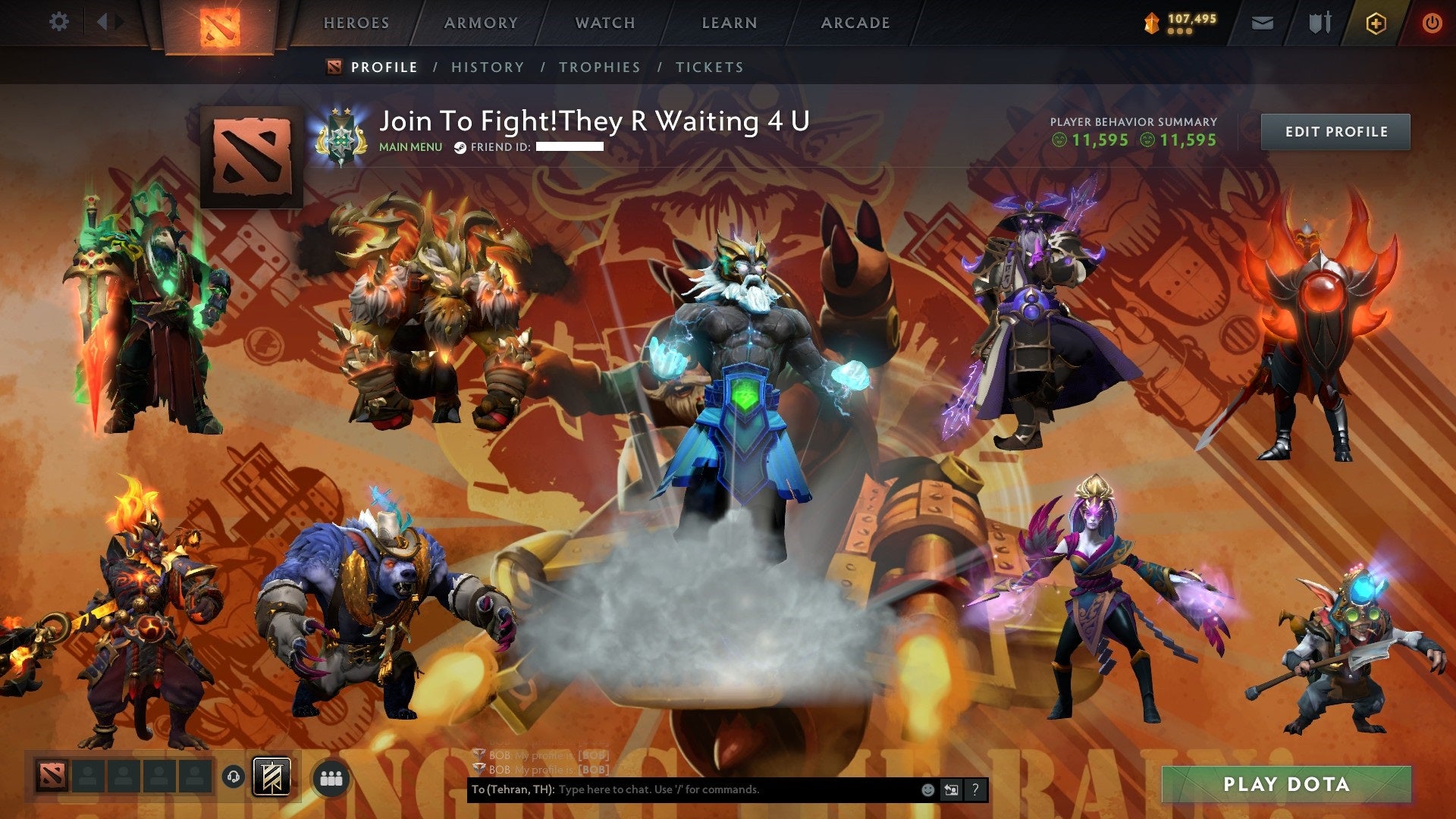The image size is (1456, 819).
Task: Open the TROPHIES tab
Action: click(599, 67)
